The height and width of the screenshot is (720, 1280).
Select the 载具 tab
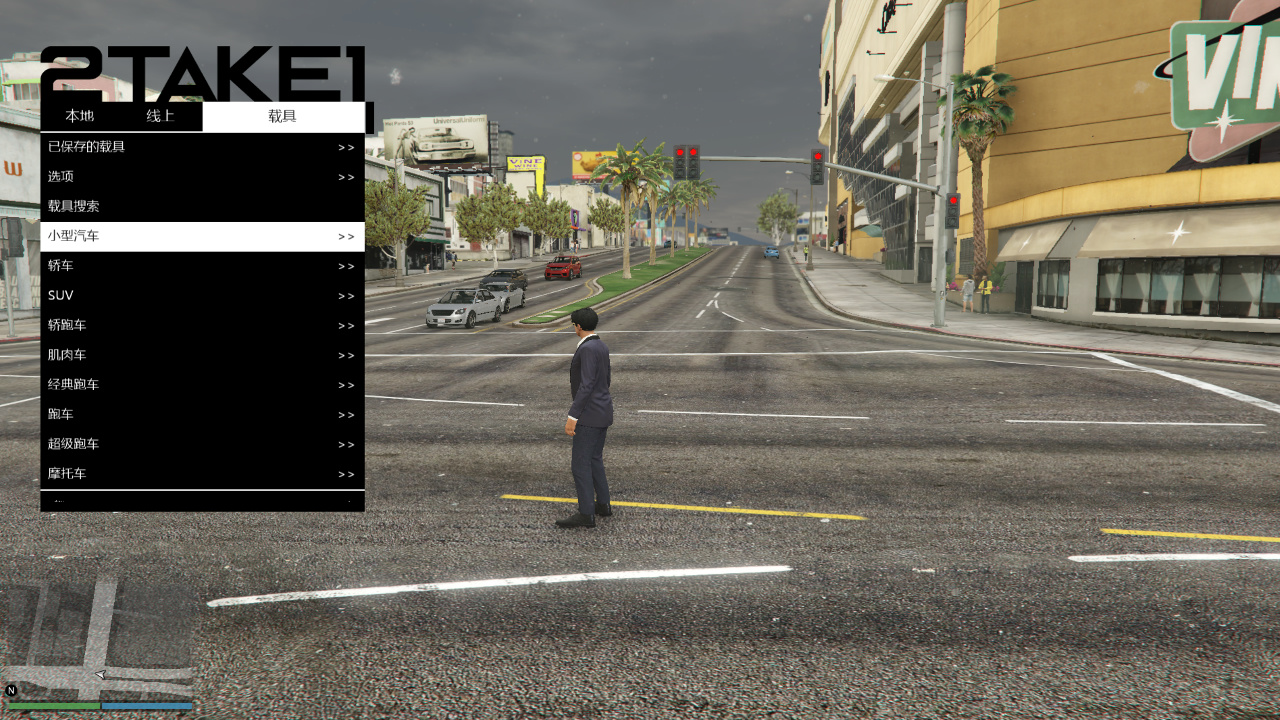point(283,116)
